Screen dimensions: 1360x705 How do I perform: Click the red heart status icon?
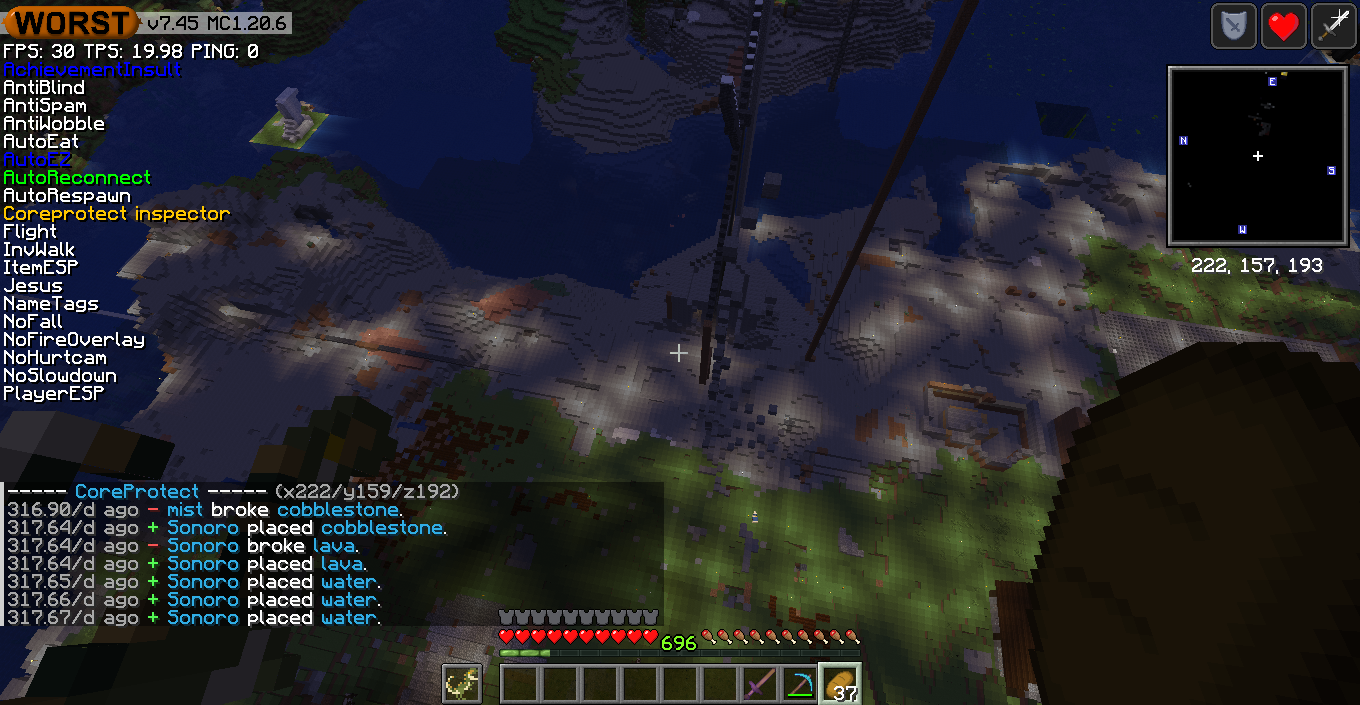tap(1283, 26)
